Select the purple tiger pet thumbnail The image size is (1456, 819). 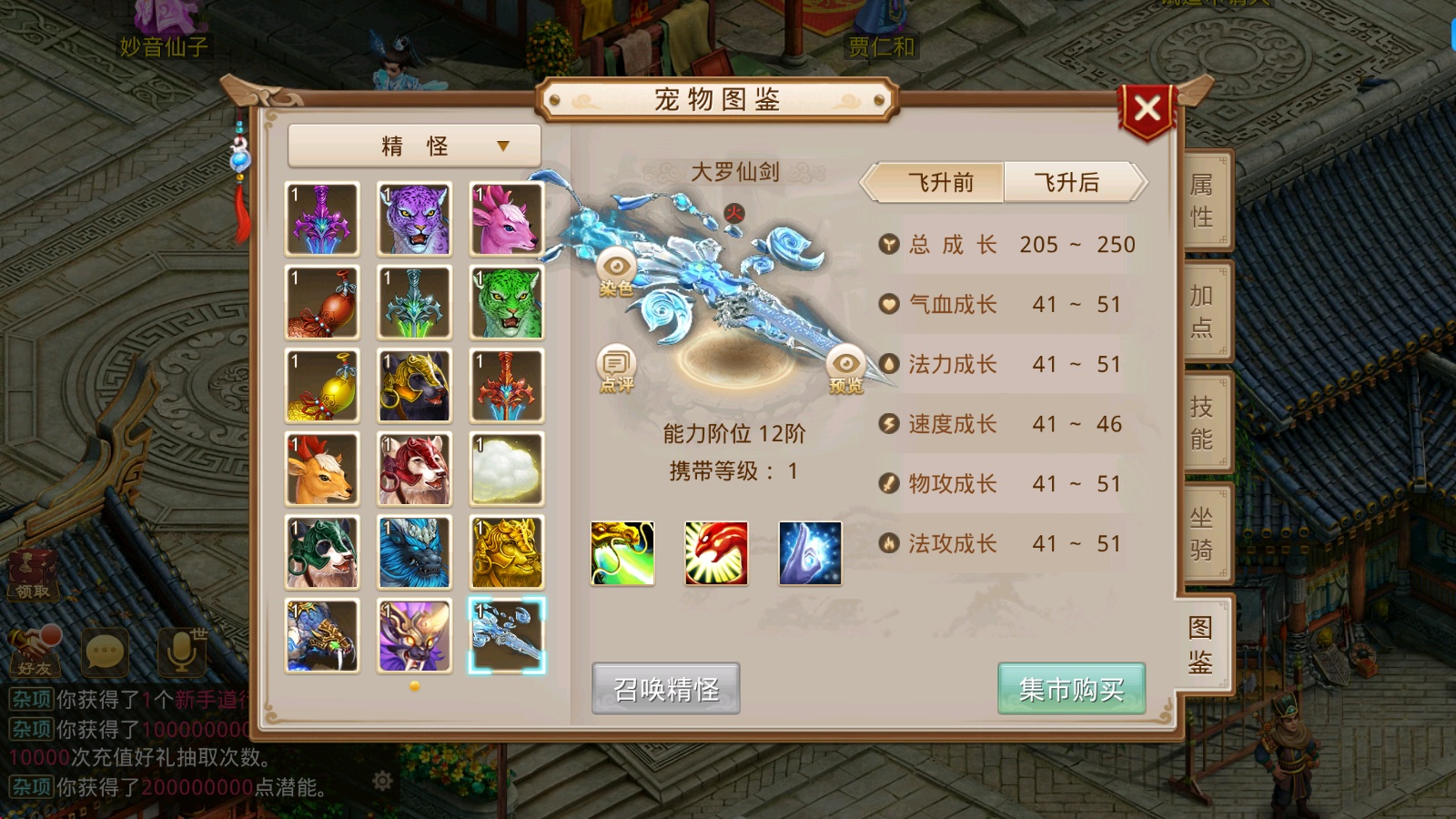point(414,217)
